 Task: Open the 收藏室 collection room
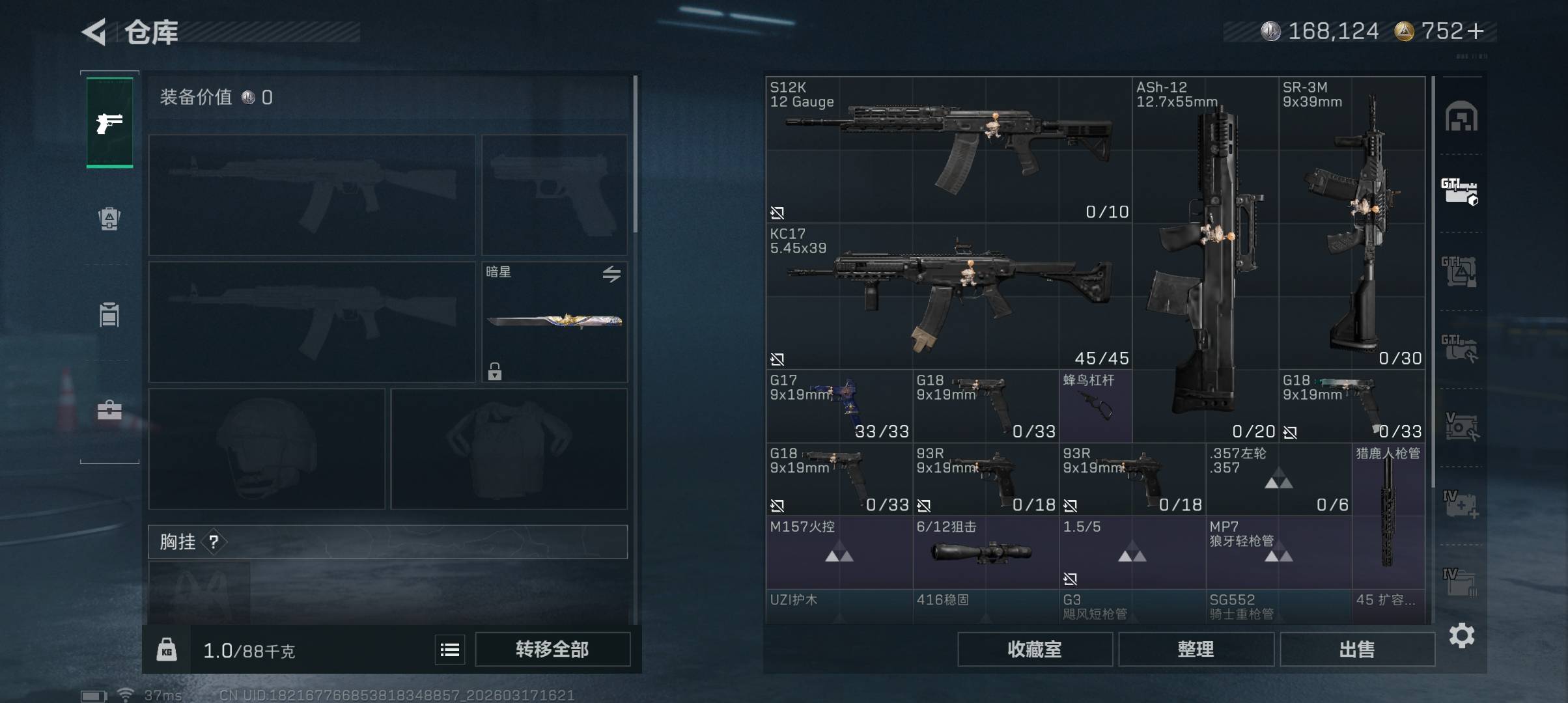[x=1035, y=649]
